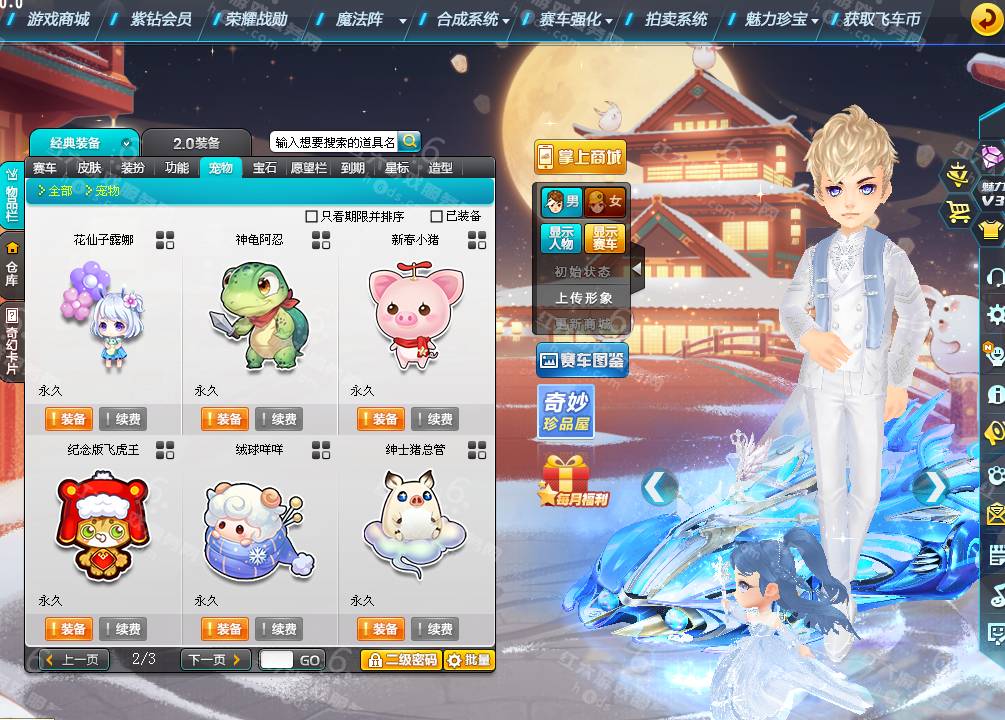Switch to the 宝石 gems tab
This screenshot has width=1005, height=720.
(x=264, y=168)
